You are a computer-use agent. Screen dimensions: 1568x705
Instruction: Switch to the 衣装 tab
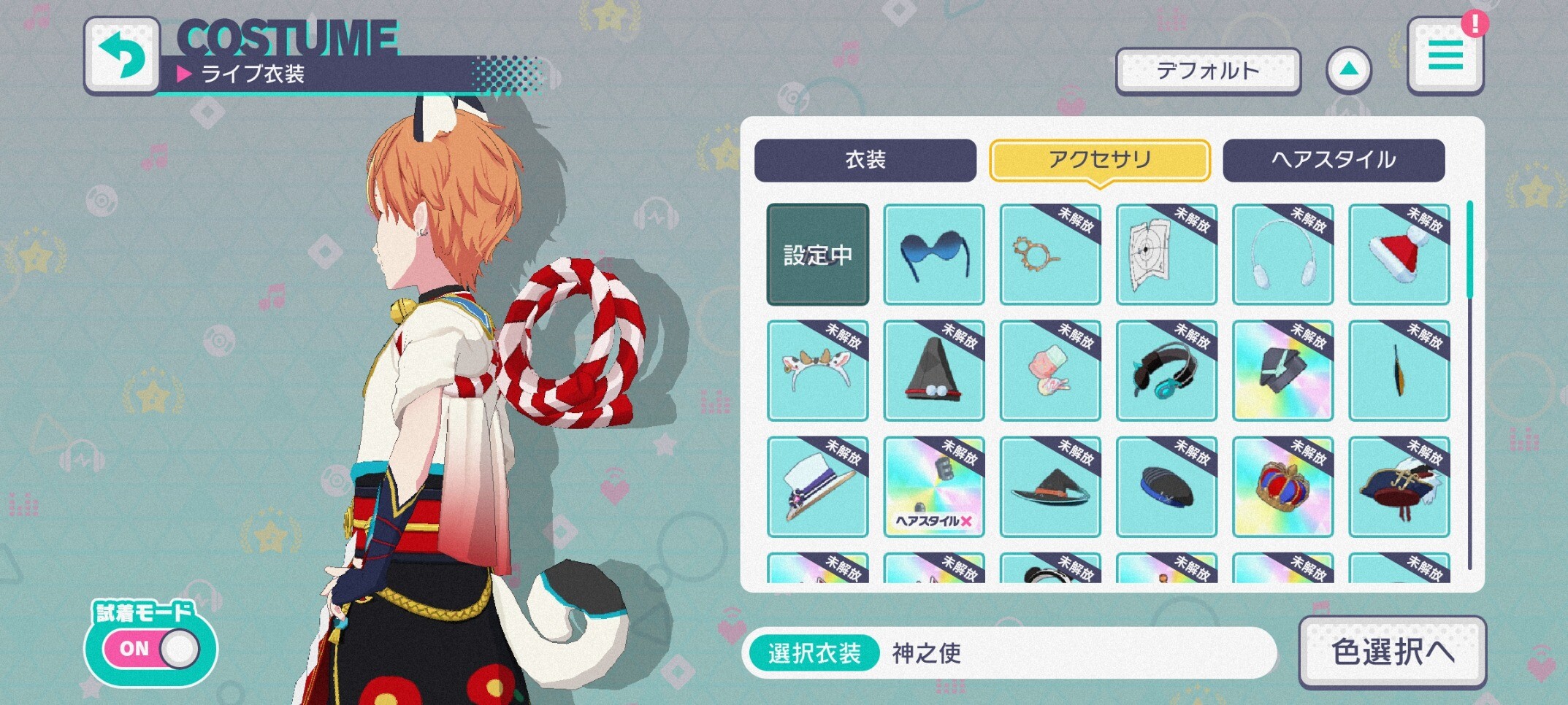865,160
